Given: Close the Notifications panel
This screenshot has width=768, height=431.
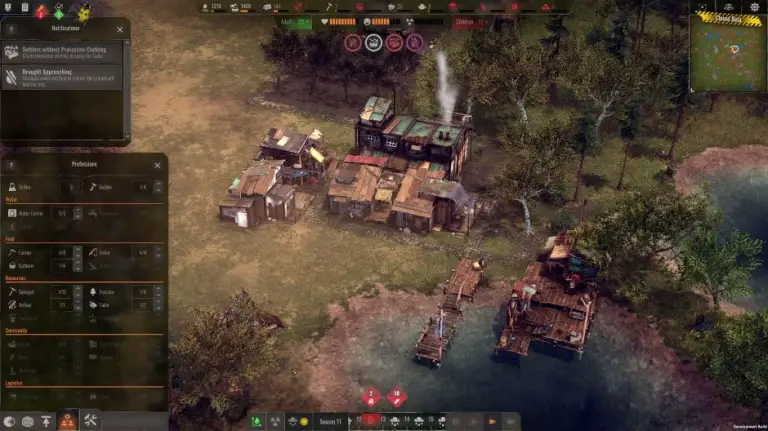Looking at the screenshot, I should pyautogui.click(x=120, y=30).
